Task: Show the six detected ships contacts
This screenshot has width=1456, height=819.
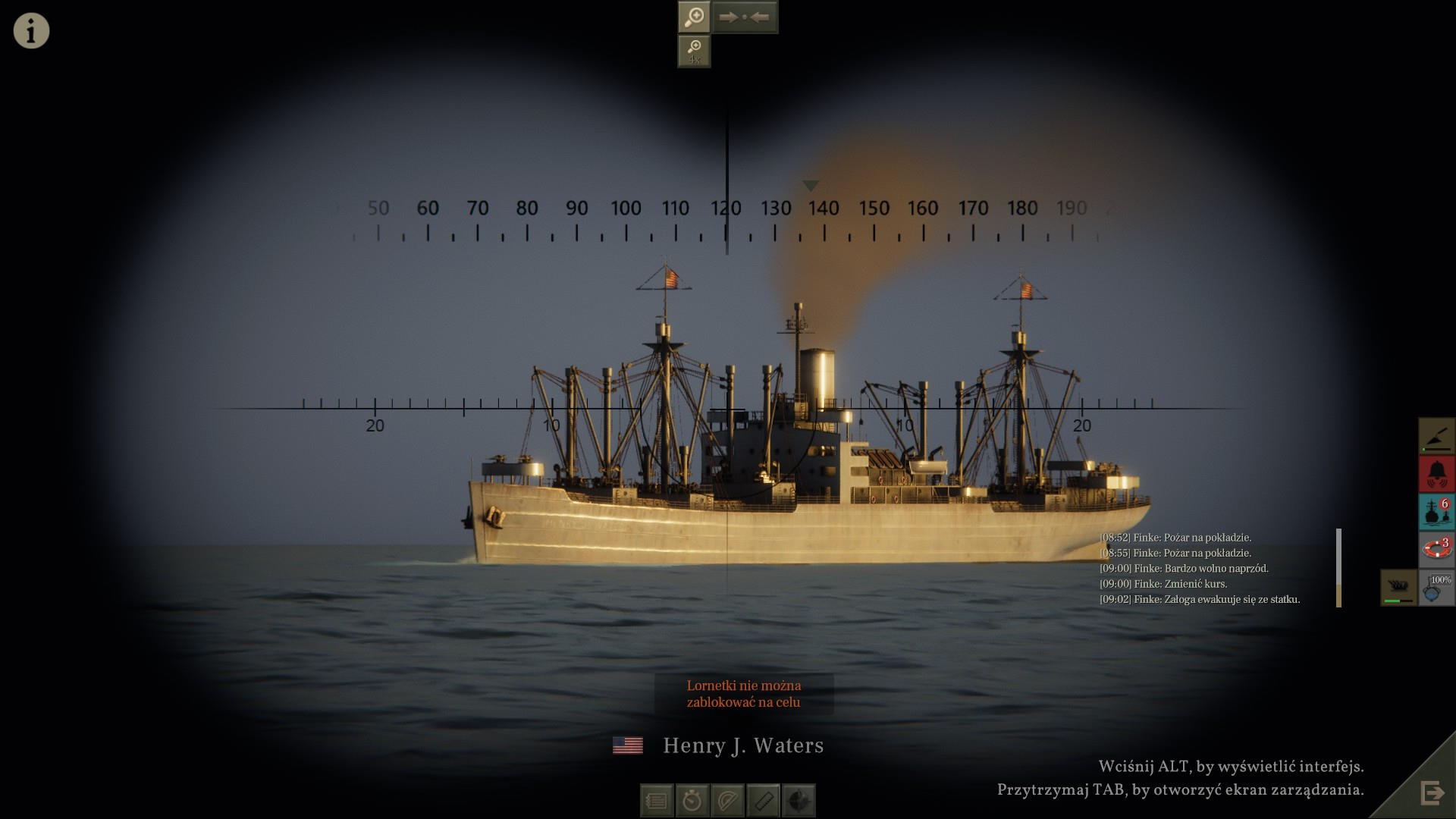Action: tap(1437, 512)
